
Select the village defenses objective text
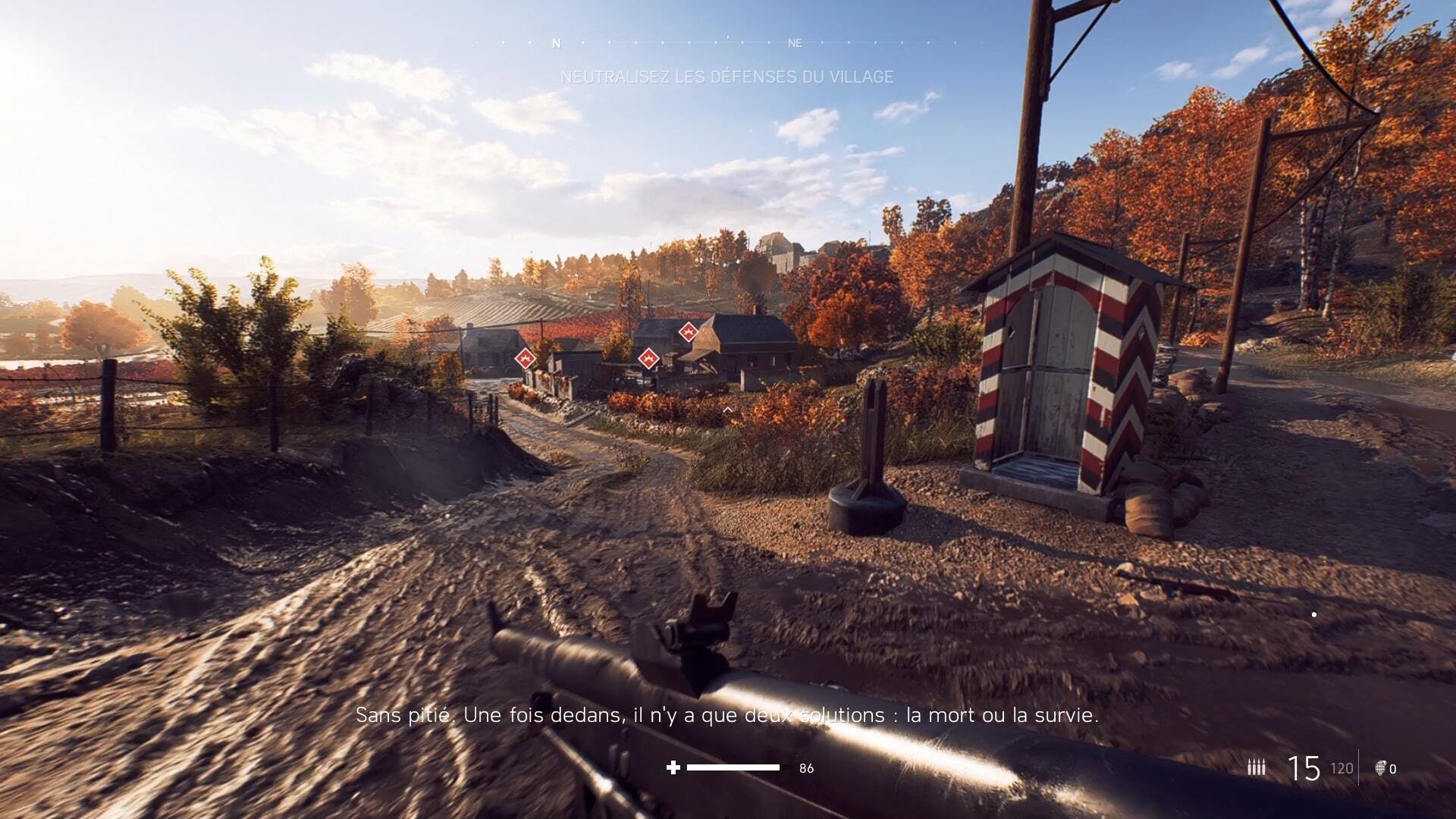click(x=726, y=77)
